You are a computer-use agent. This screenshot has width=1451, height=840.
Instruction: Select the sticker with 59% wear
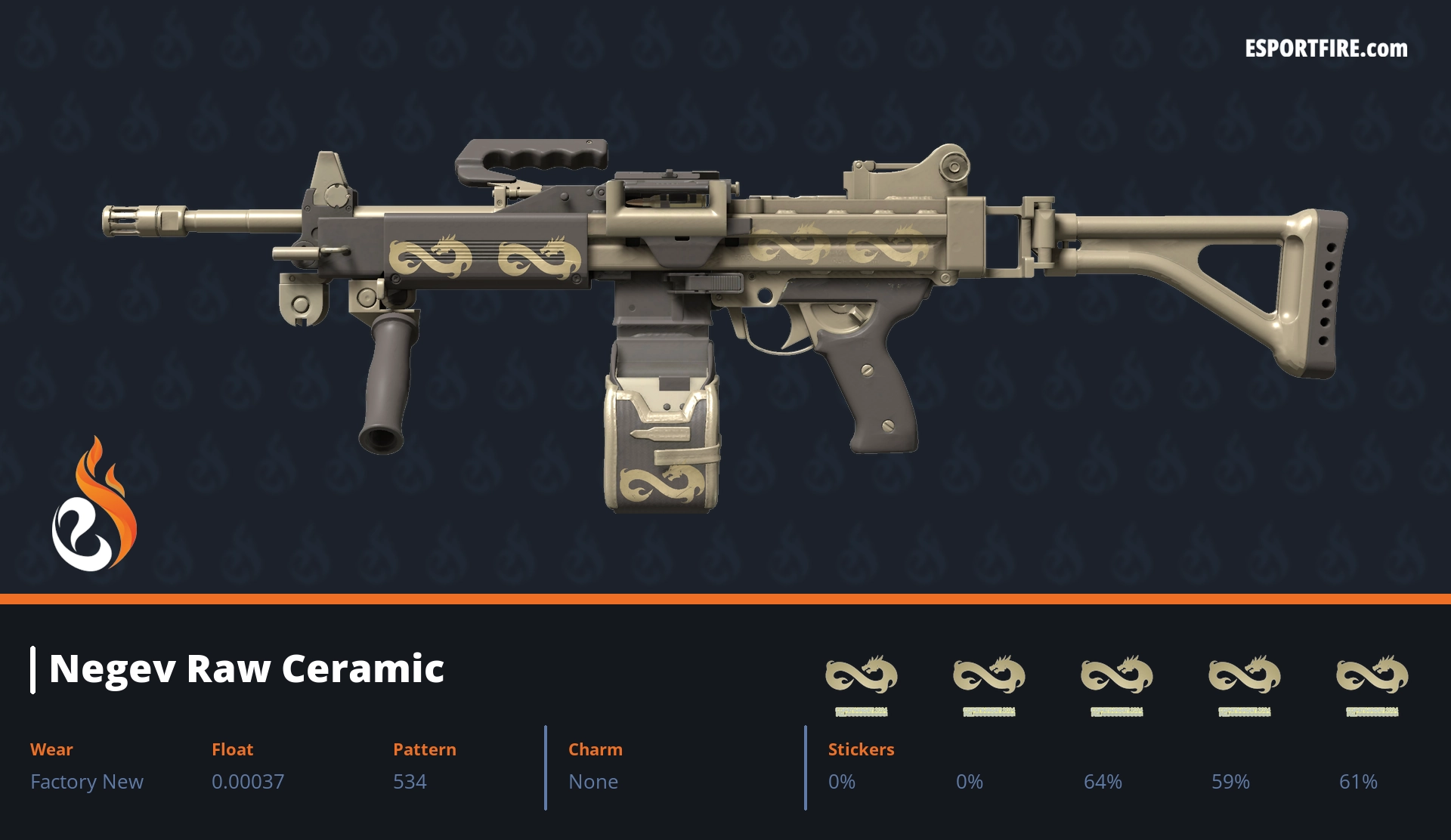1244,675
